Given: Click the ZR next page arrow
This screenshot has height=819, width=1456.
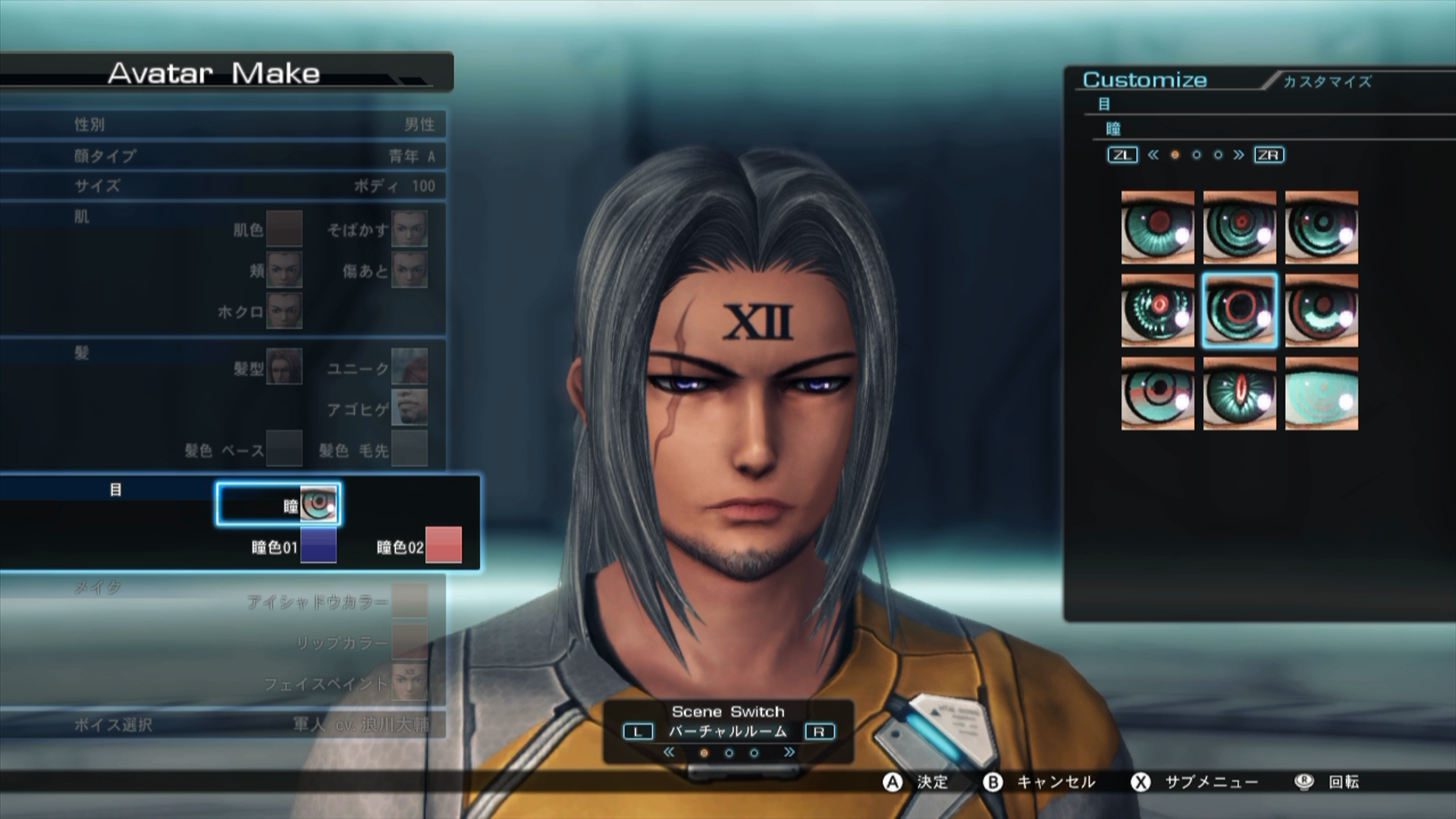Looking at the screenshot, I should click(1267, 155).
